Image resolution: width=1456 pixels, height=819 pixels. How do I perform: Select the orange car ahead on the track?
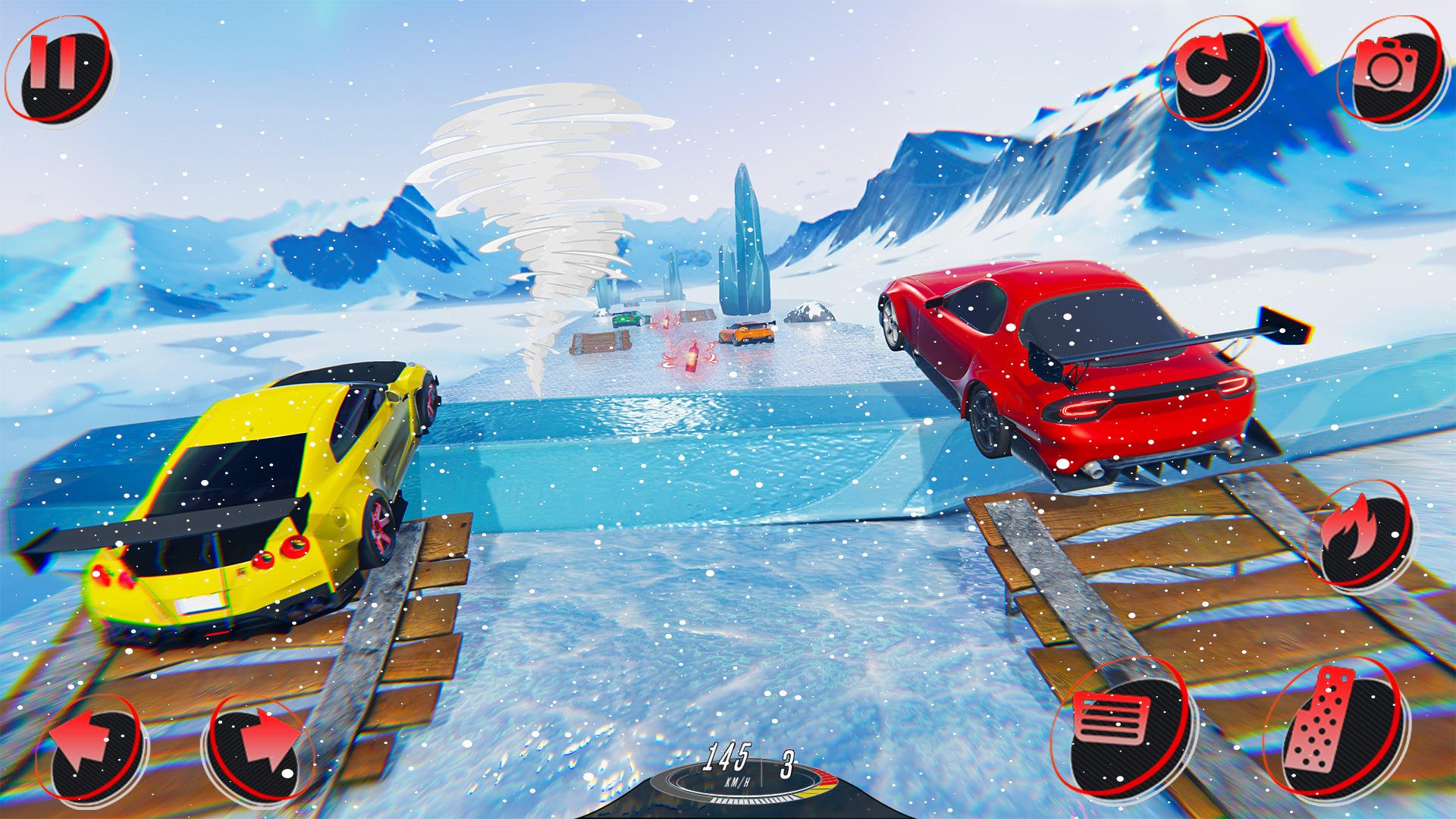click(747, 334)
